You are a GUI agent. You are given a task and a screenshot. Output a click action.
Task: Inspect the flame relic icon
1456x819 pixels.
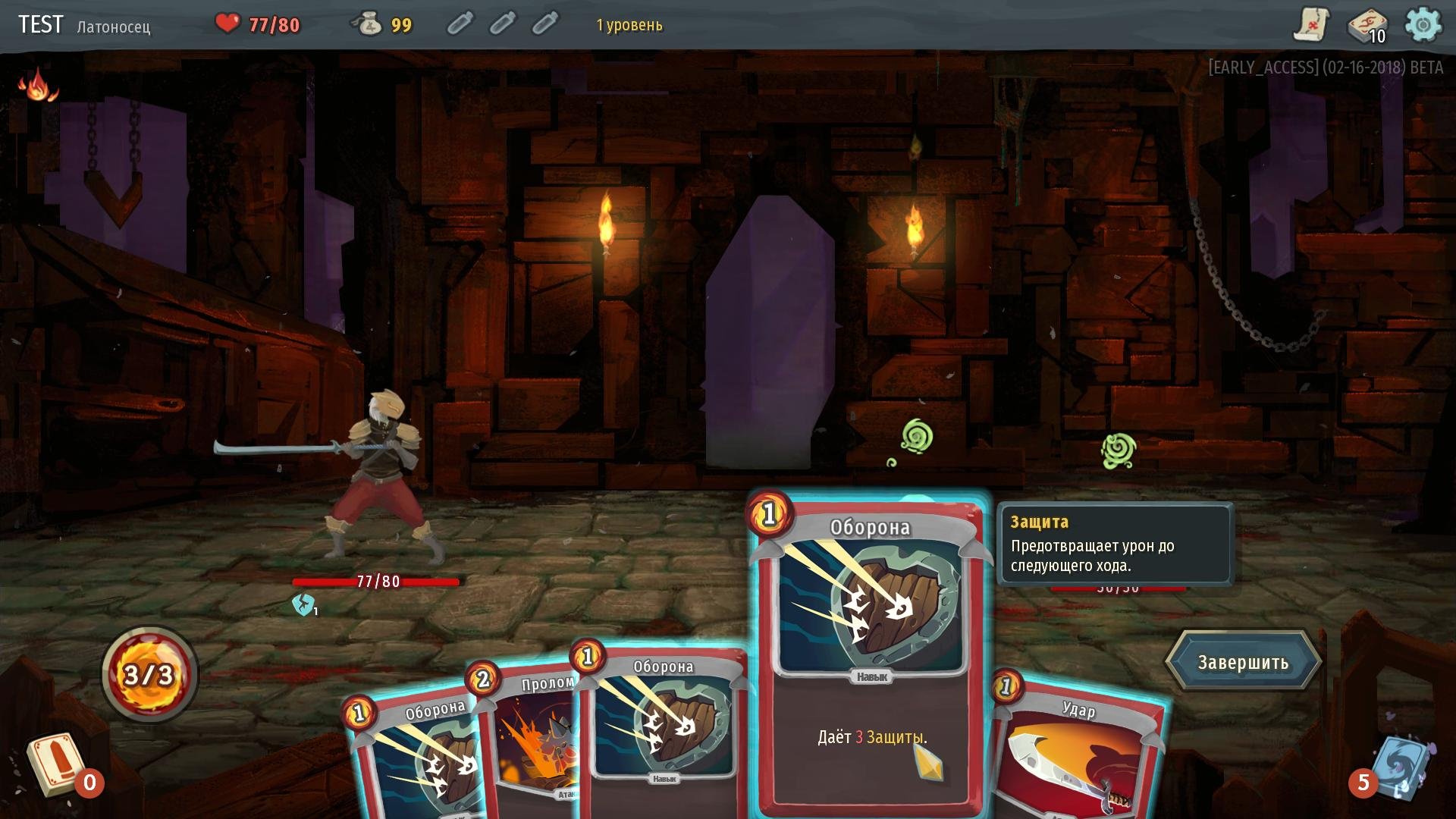click(x=37, y=84)
